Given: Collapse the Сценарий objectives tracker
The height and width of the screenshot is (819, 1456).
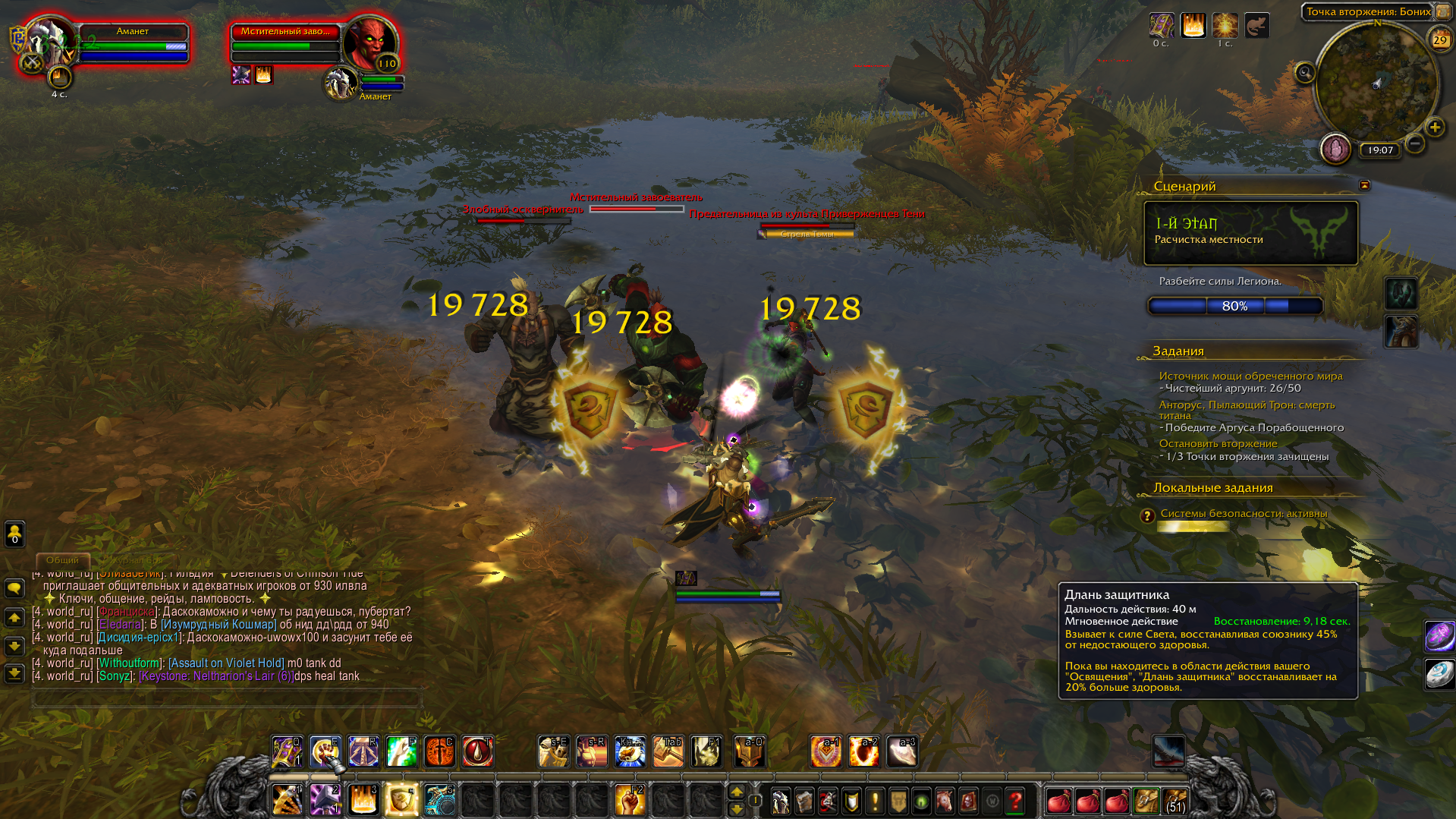Looking at the screenshot, I should click(x=1364, y=185).
